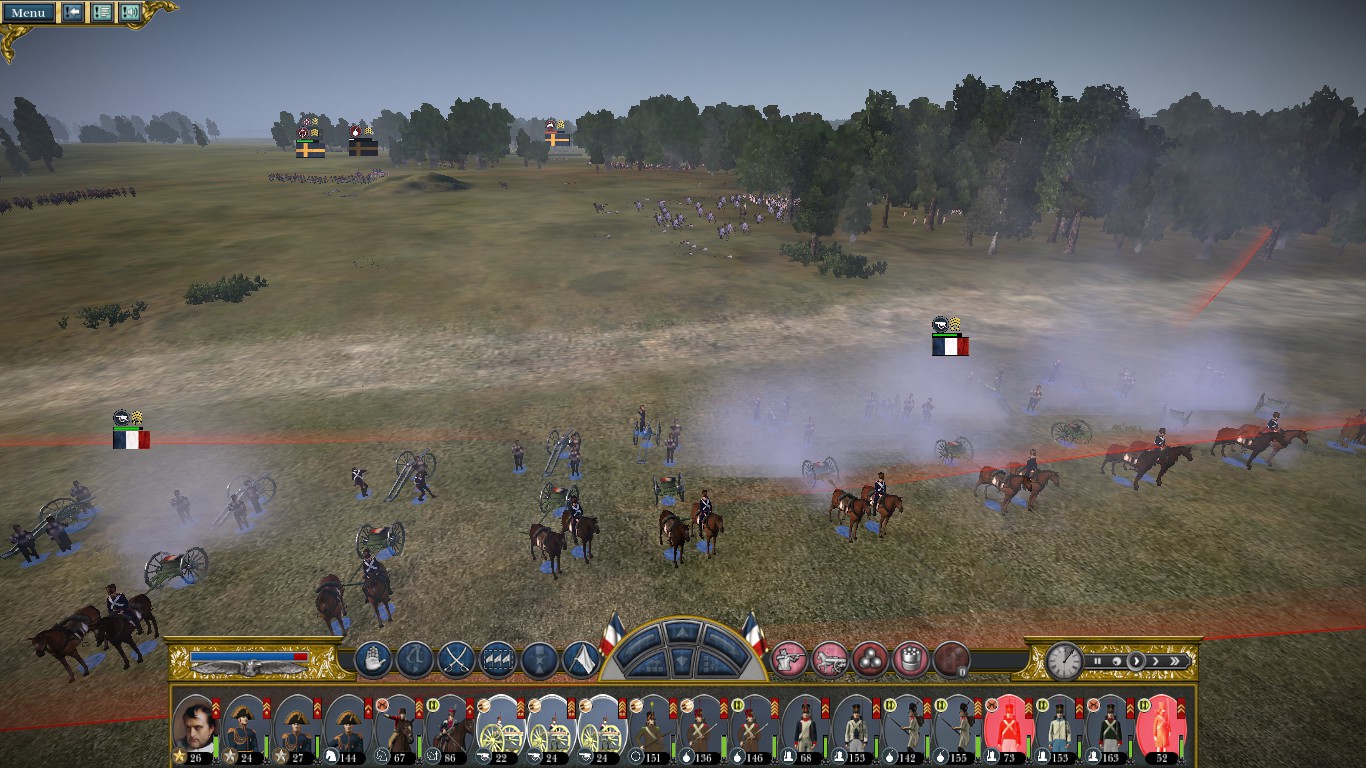The height and width of the screenshot is (768, 1366).
Task: Toggle the advisor speaker audio button
Action: pos(129,13)
